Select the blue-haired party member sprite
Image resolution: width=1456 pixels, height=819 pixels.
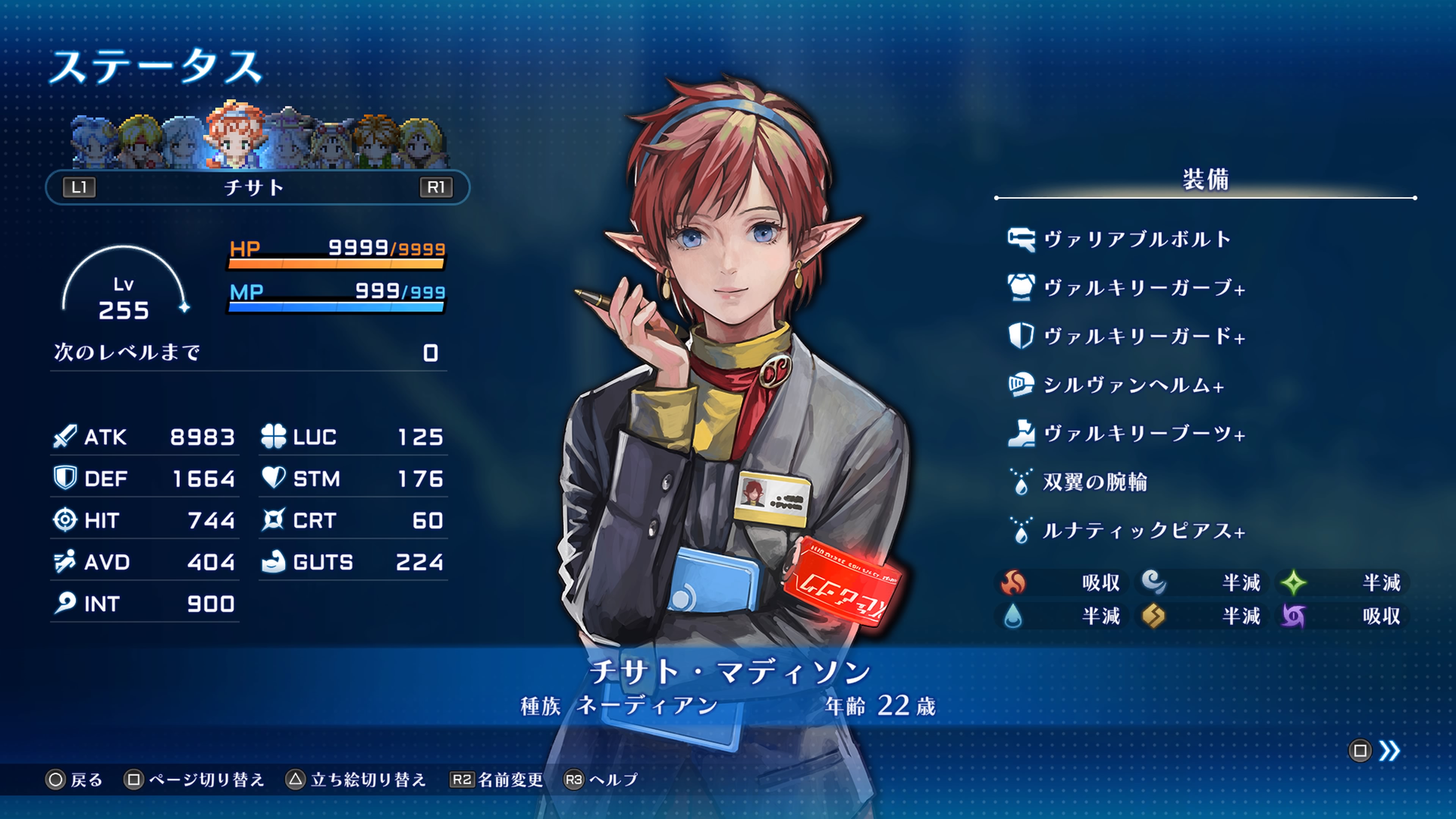click(94, 141)
